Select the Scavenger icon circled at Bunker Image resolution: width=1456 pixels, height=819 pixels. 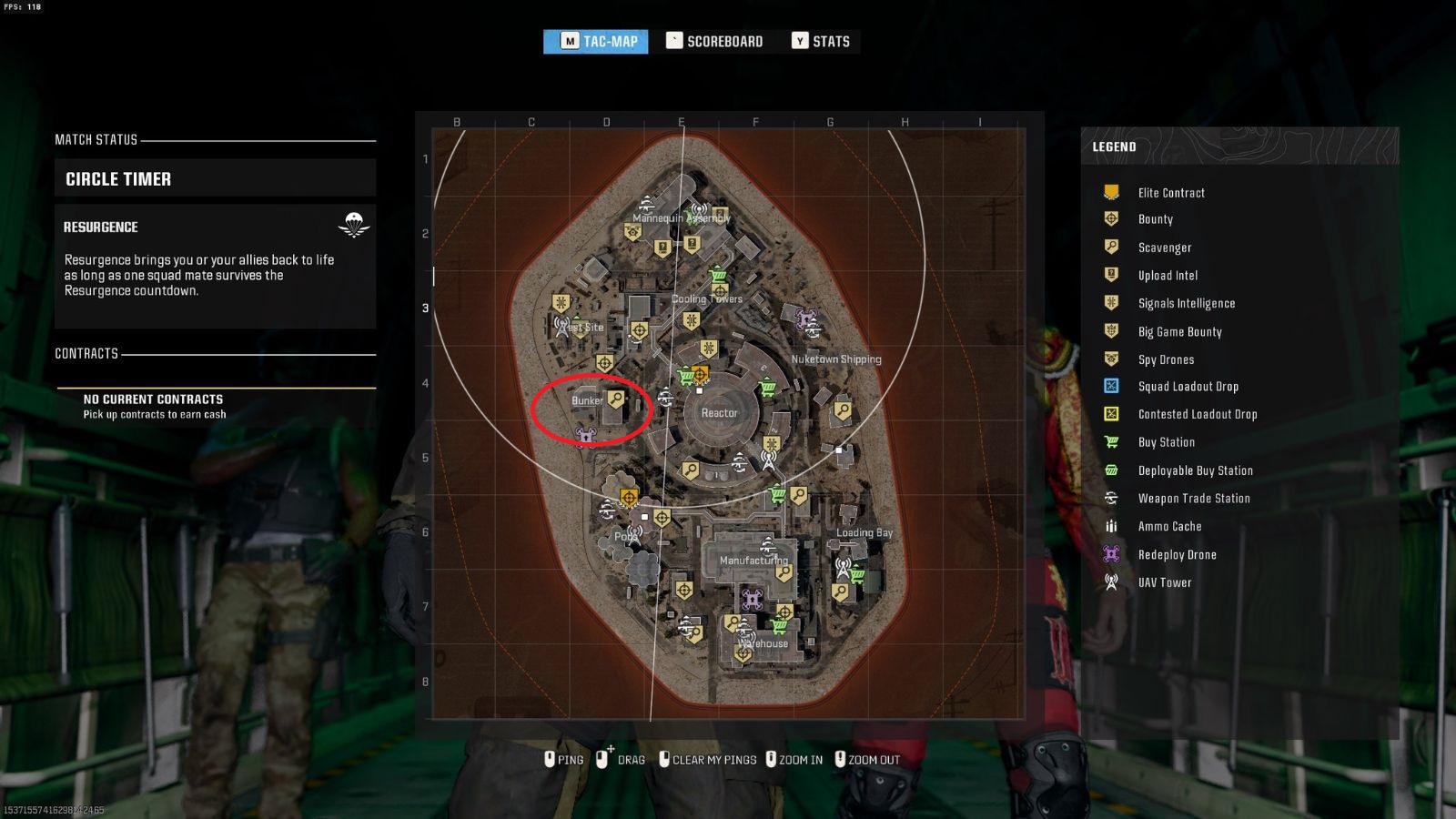click(616, 399)
